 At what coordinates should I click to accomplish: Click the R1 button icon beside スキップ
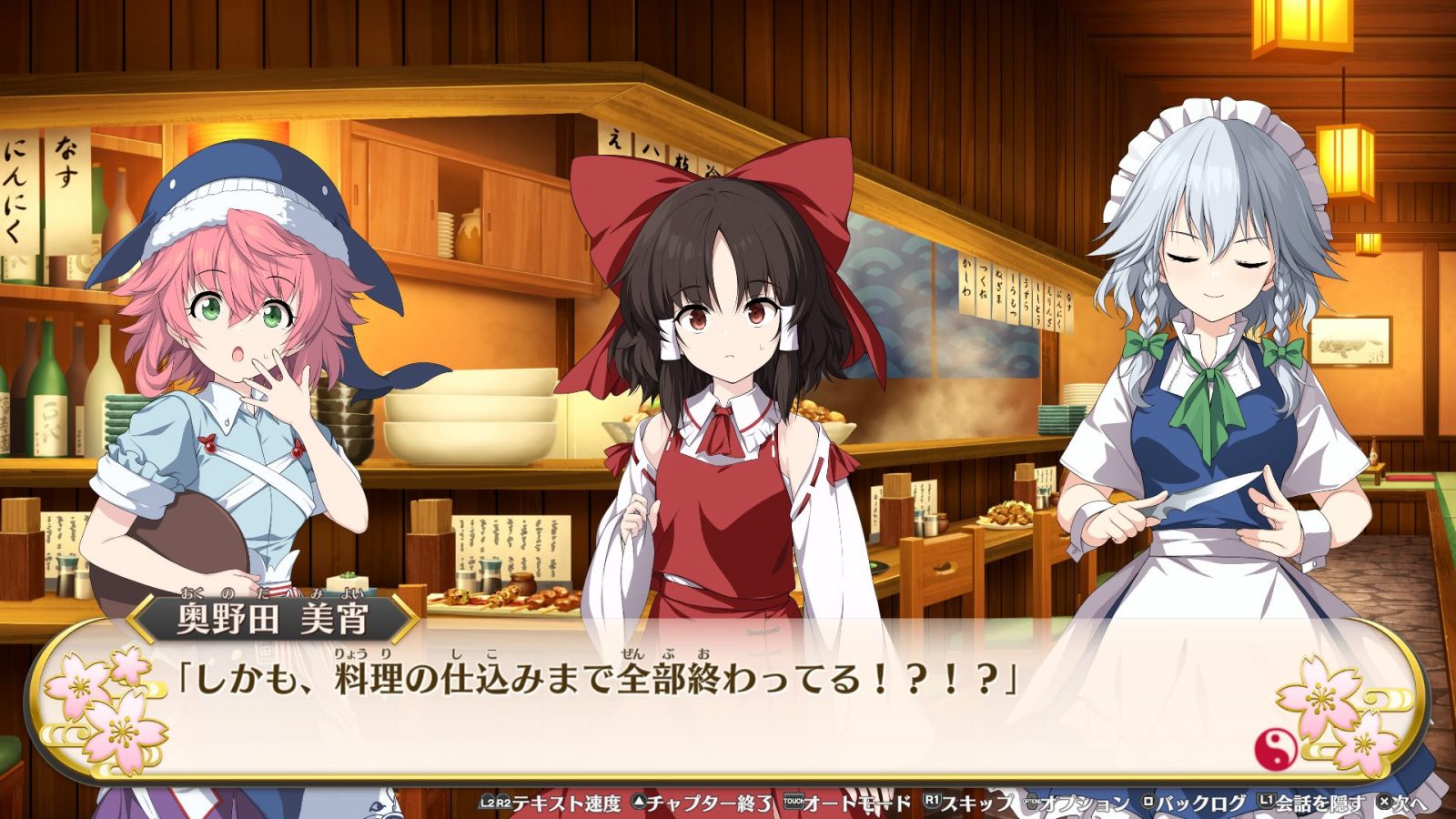(931, 801)
